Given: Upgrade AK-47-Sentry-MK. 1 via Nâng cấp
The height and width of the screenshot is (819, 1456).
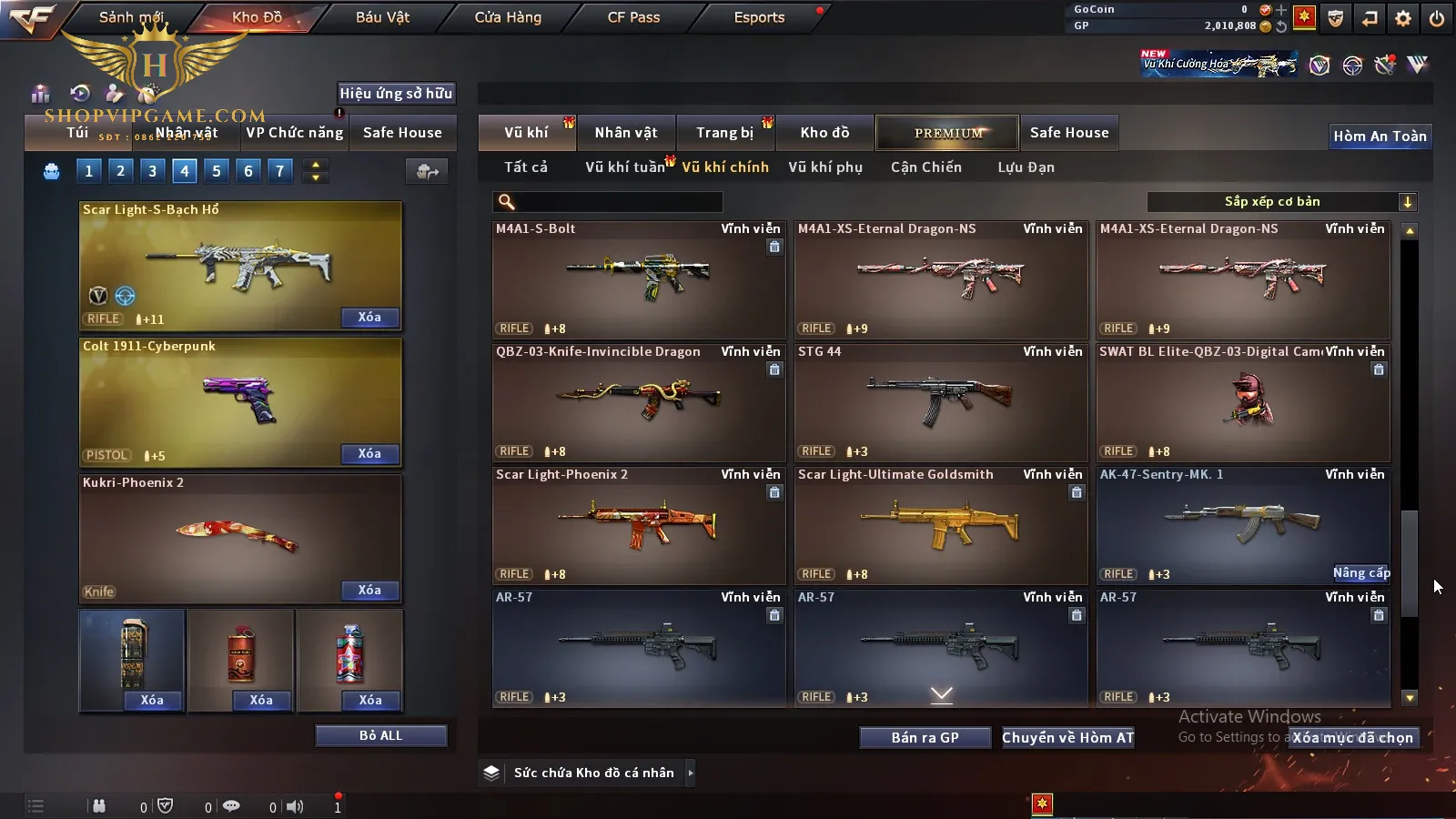Looking at the screenshot, I should (x=1361, y=572).
